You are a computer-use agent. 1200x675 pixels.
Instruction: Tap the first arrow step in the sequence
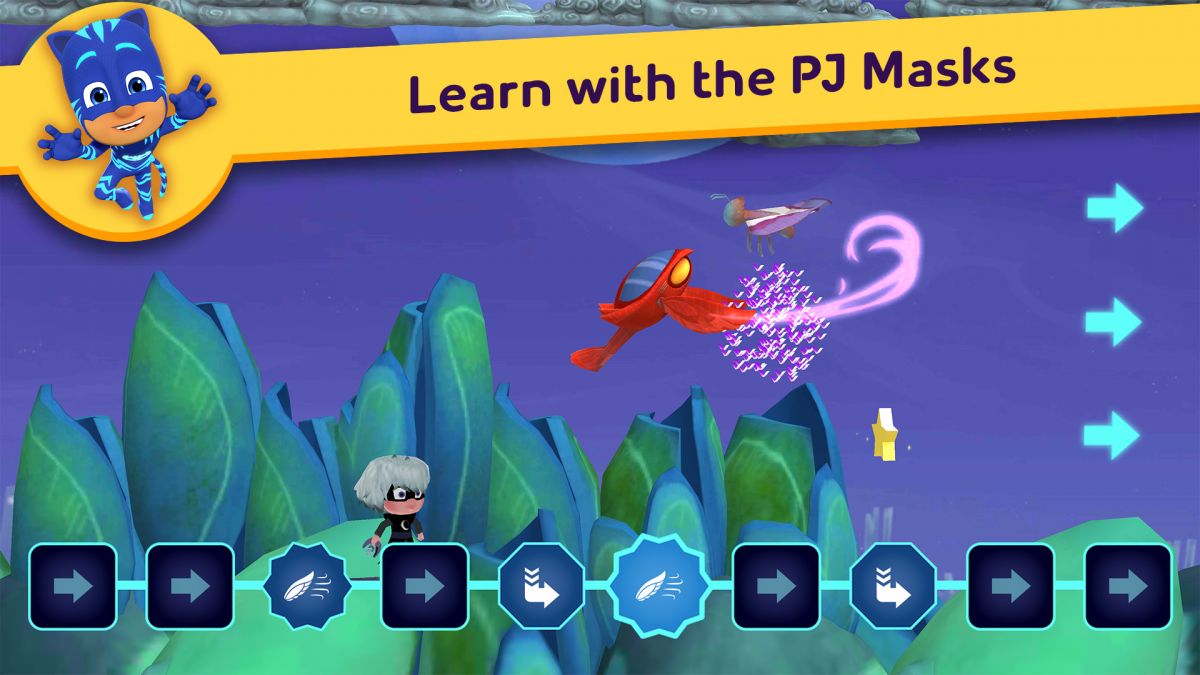pos(73,586)
